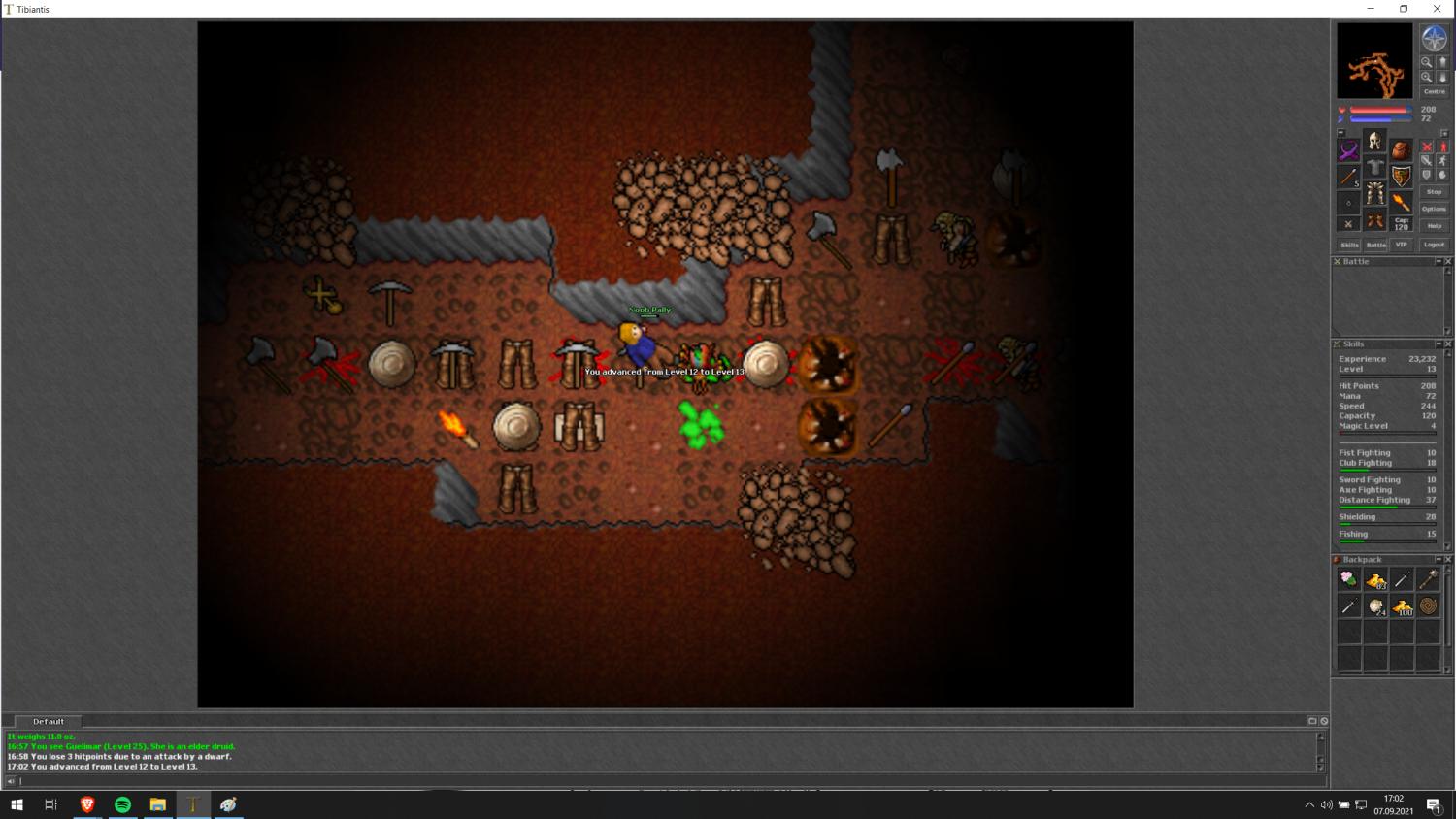Select the 100 gold coins stack in backpack

coord(1402,606)
